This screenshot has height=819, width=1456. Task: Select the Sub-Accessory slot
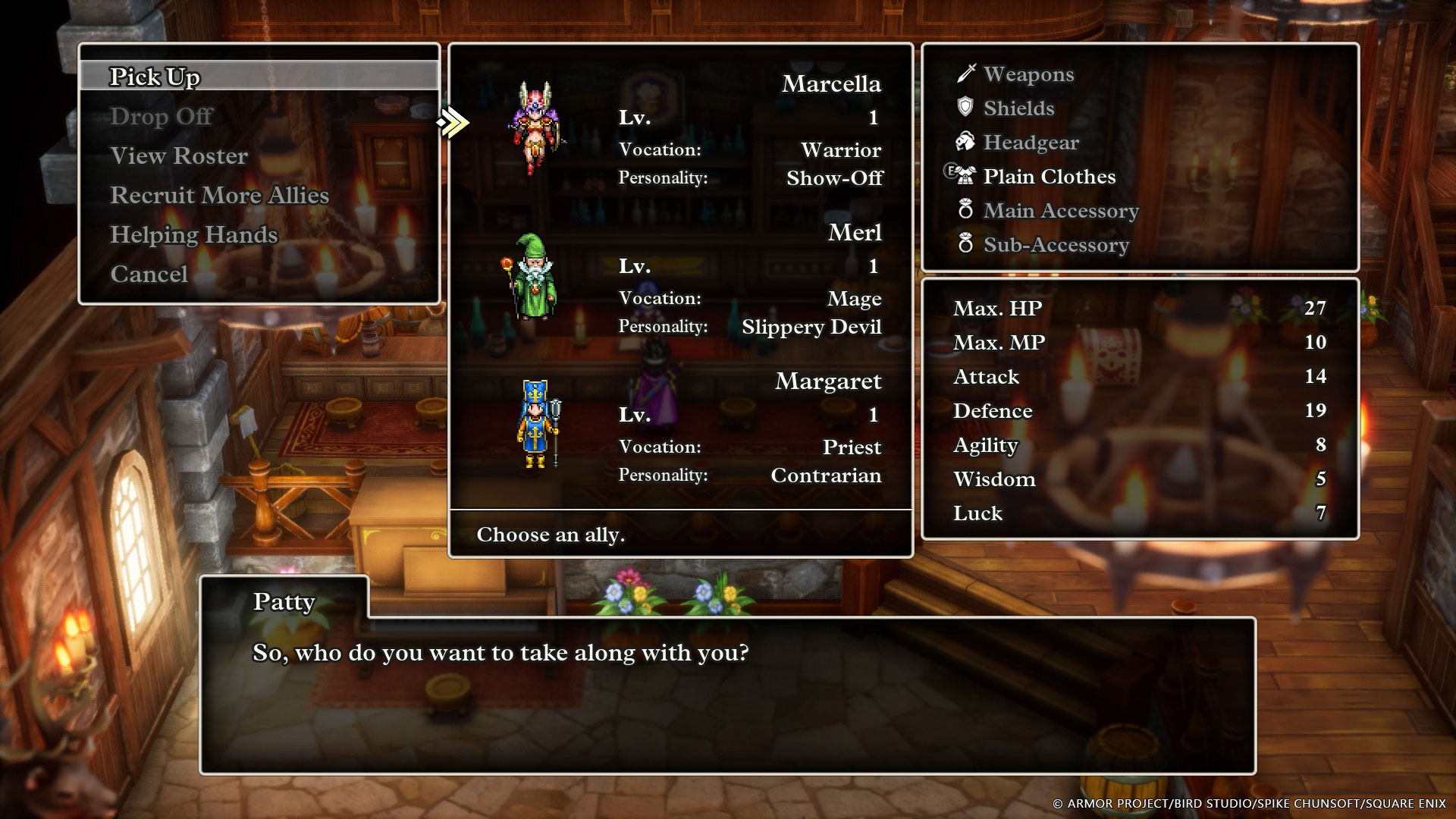click(1056, 245)
